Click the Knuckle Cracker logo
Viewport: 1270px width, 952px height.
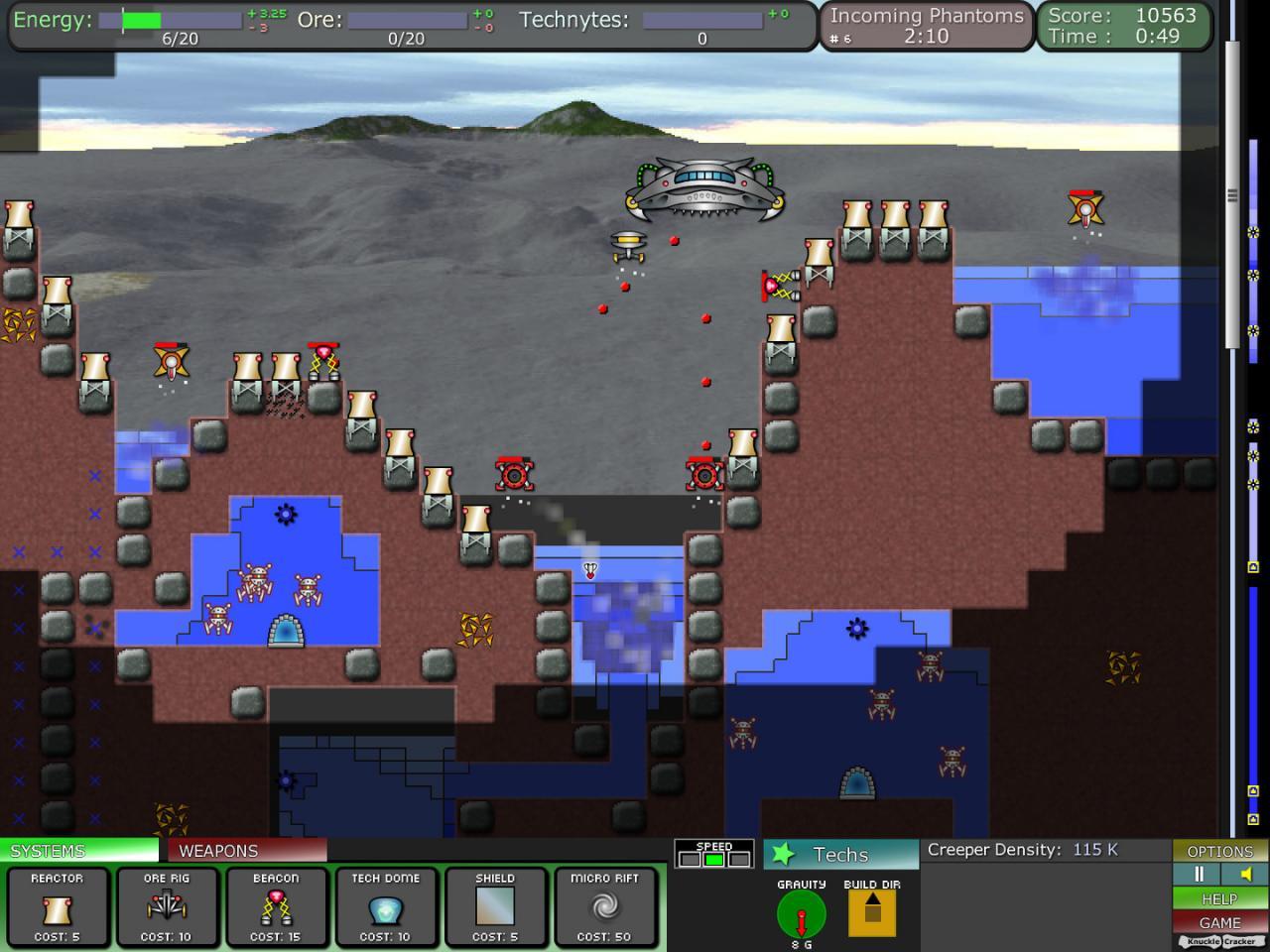(1219, 939)
